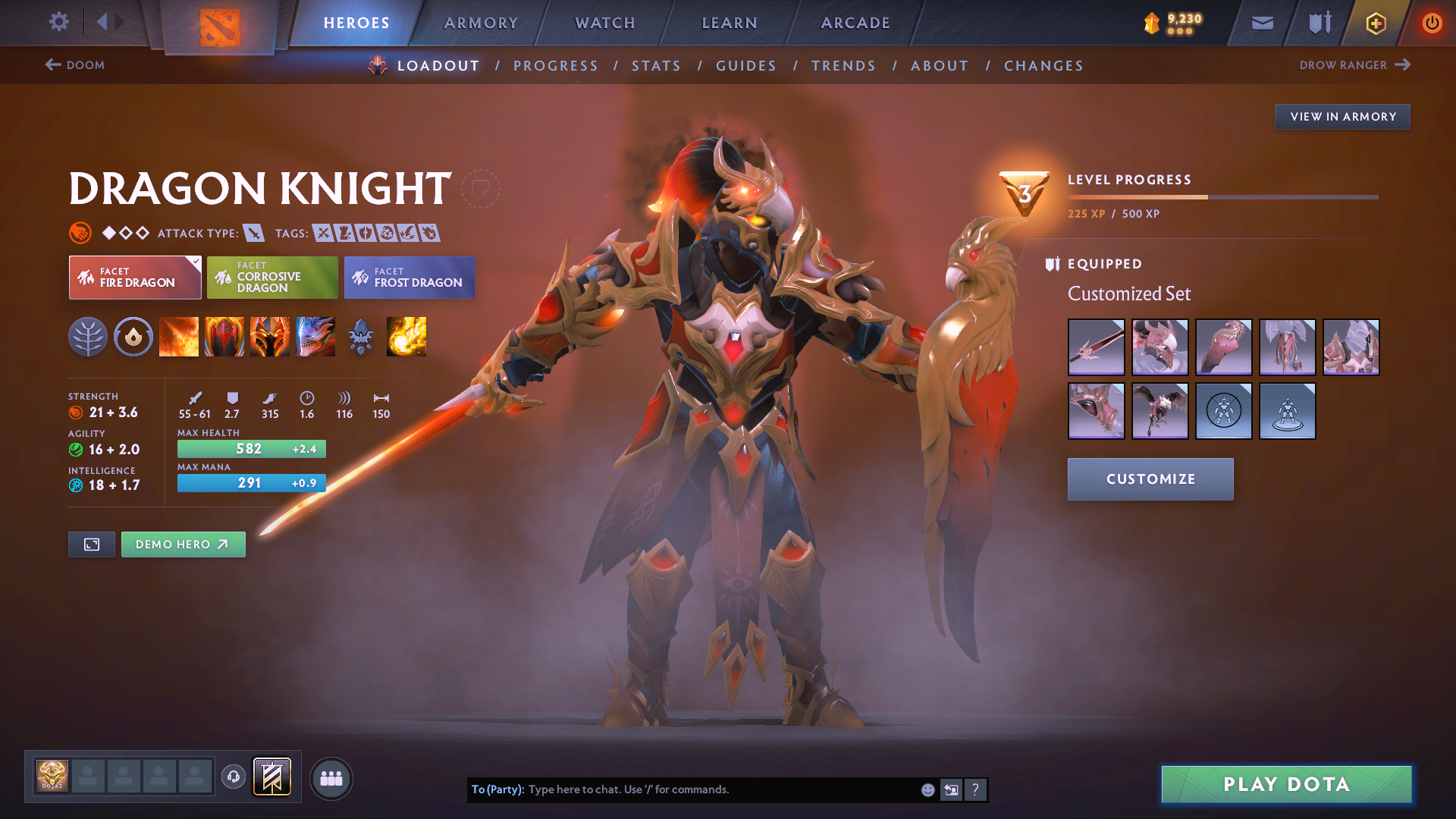Click the DEMO HERO button
Screen dimensions: 1456x819
(x=183, y=544)
